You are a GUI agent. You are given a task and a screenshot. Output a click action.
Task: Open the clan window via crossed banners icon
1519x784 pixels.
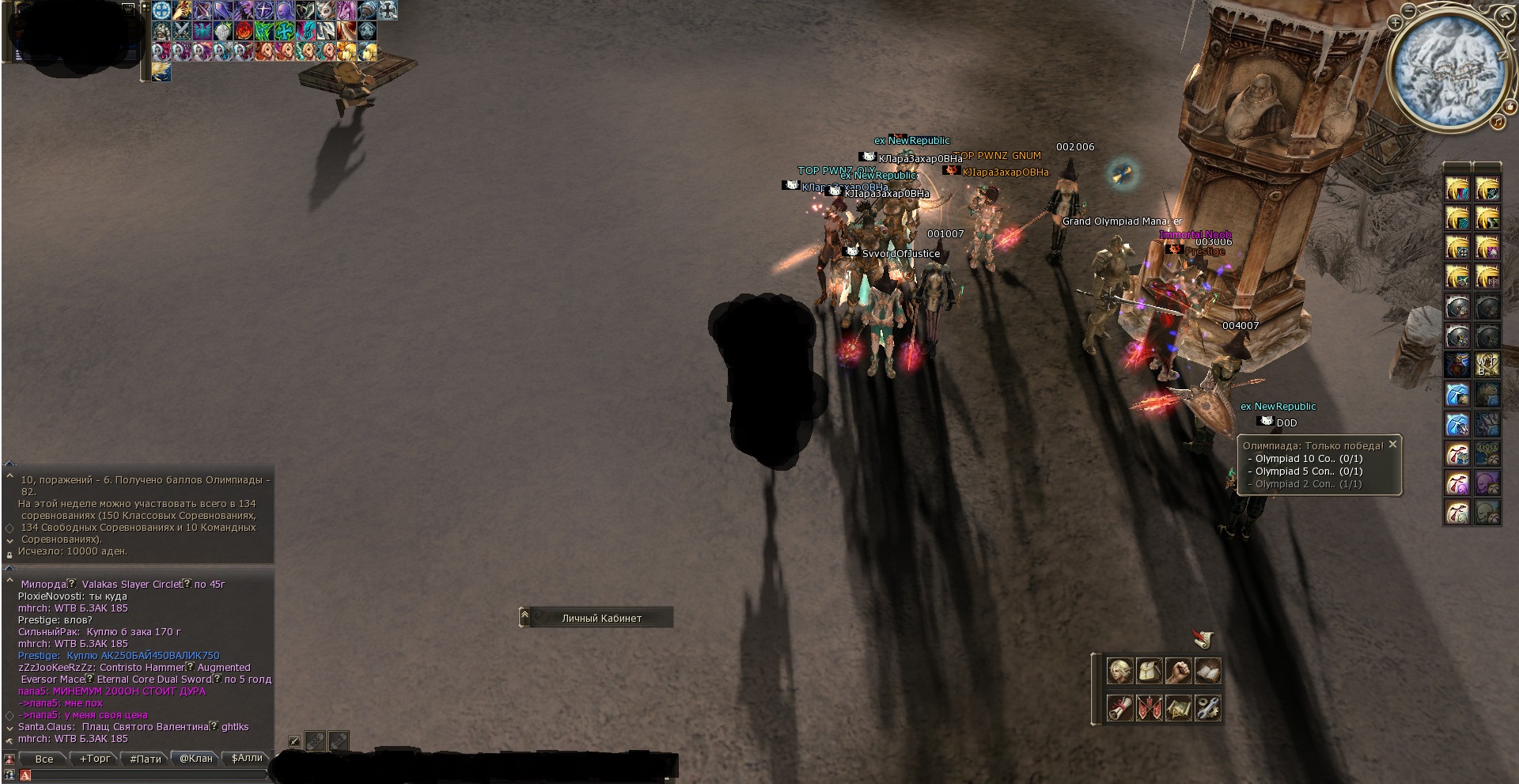[1149, 709]
